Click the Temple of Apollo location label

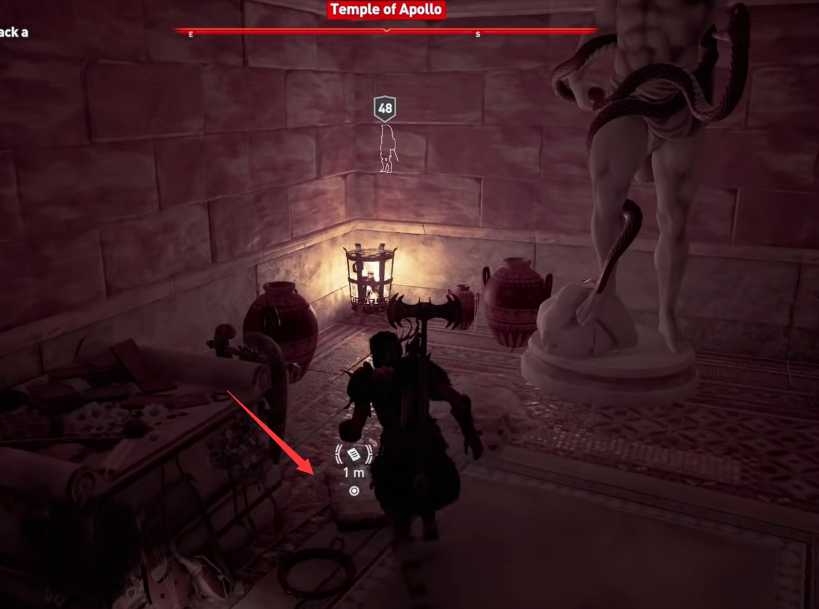[386, 10]
